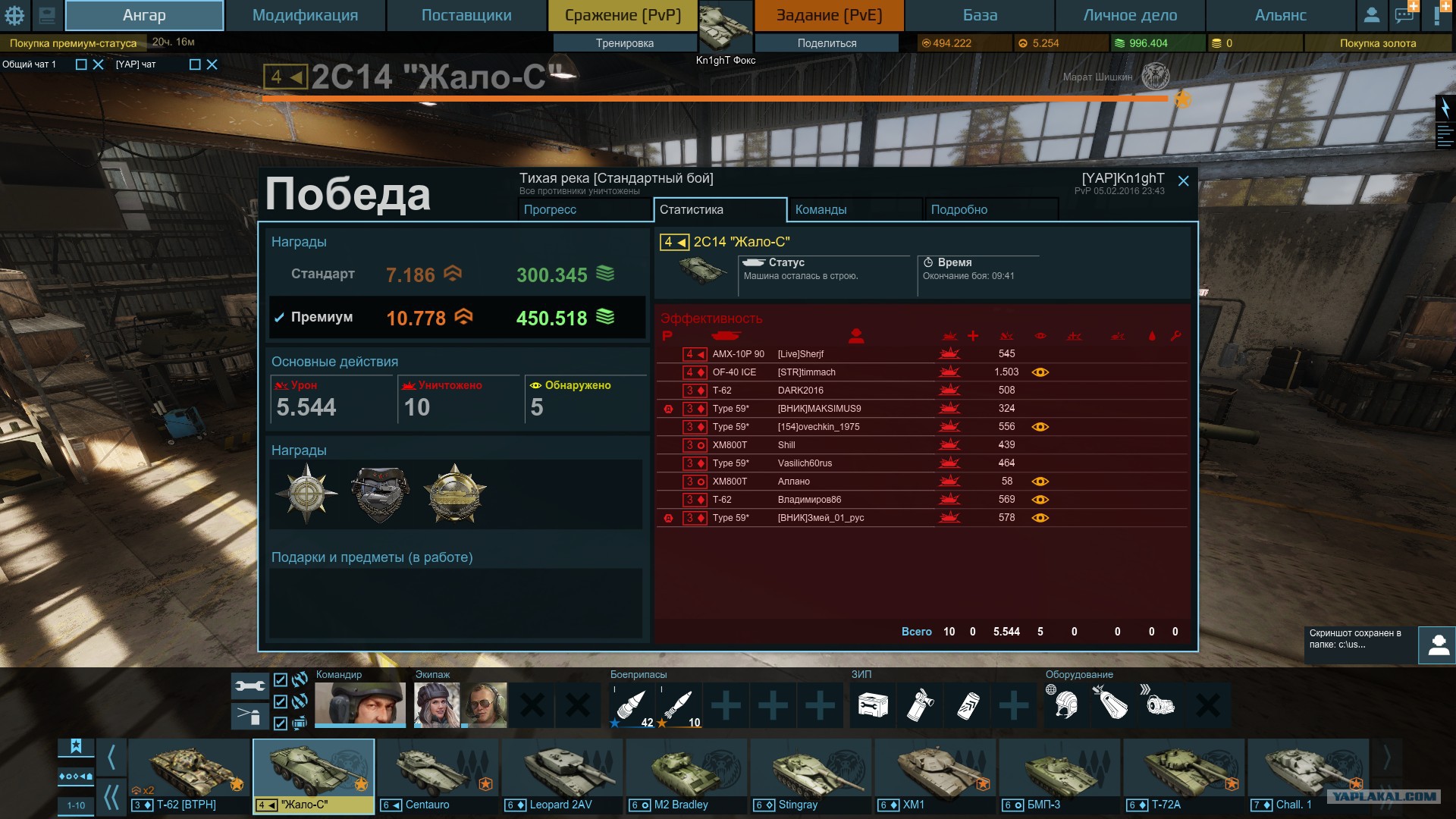
Task: Launch a Задание (PvE) mission
Action: [x=829, y=15]
